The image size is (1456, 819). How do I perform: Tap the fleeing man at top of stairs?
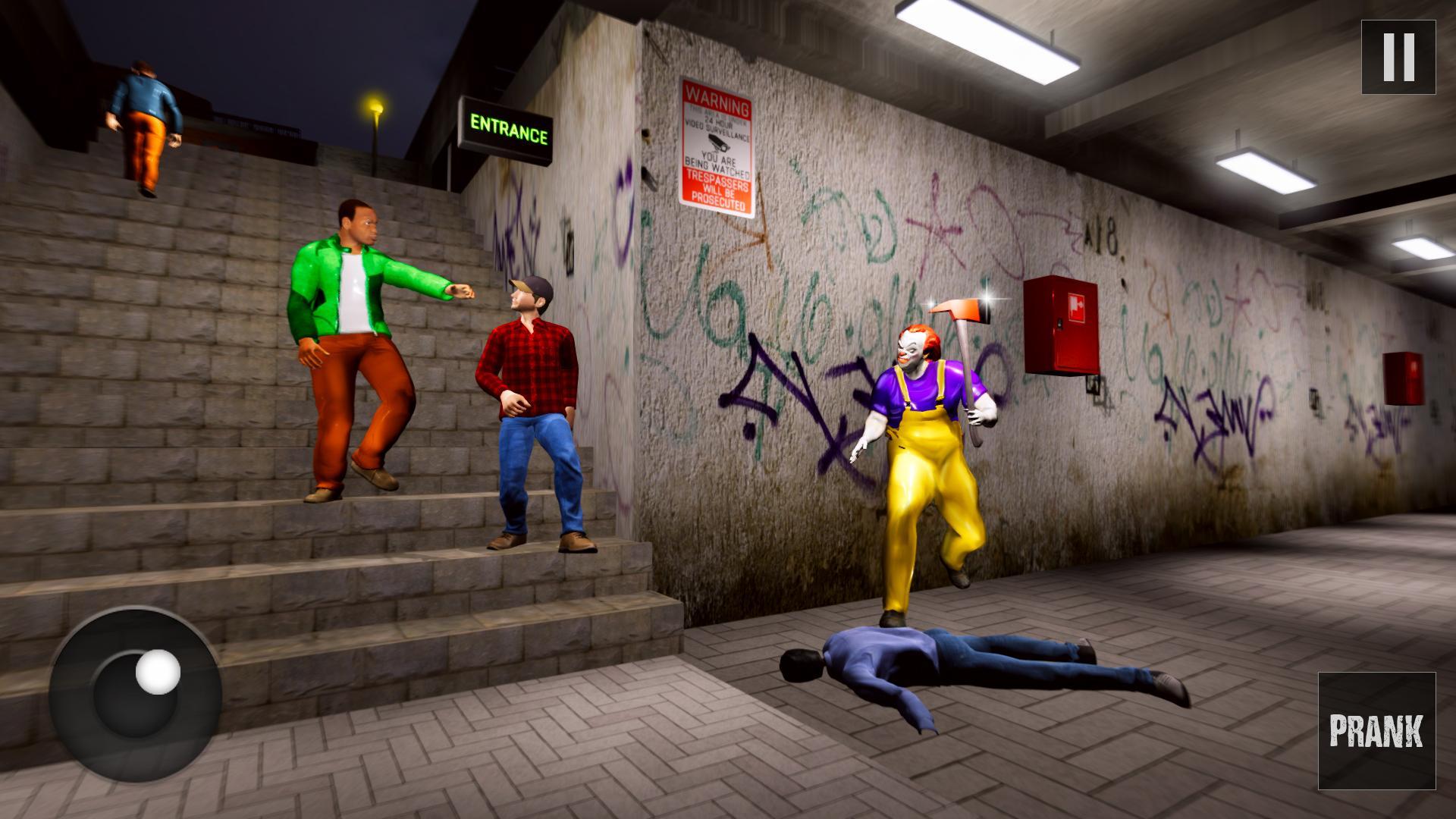(144, 114)
